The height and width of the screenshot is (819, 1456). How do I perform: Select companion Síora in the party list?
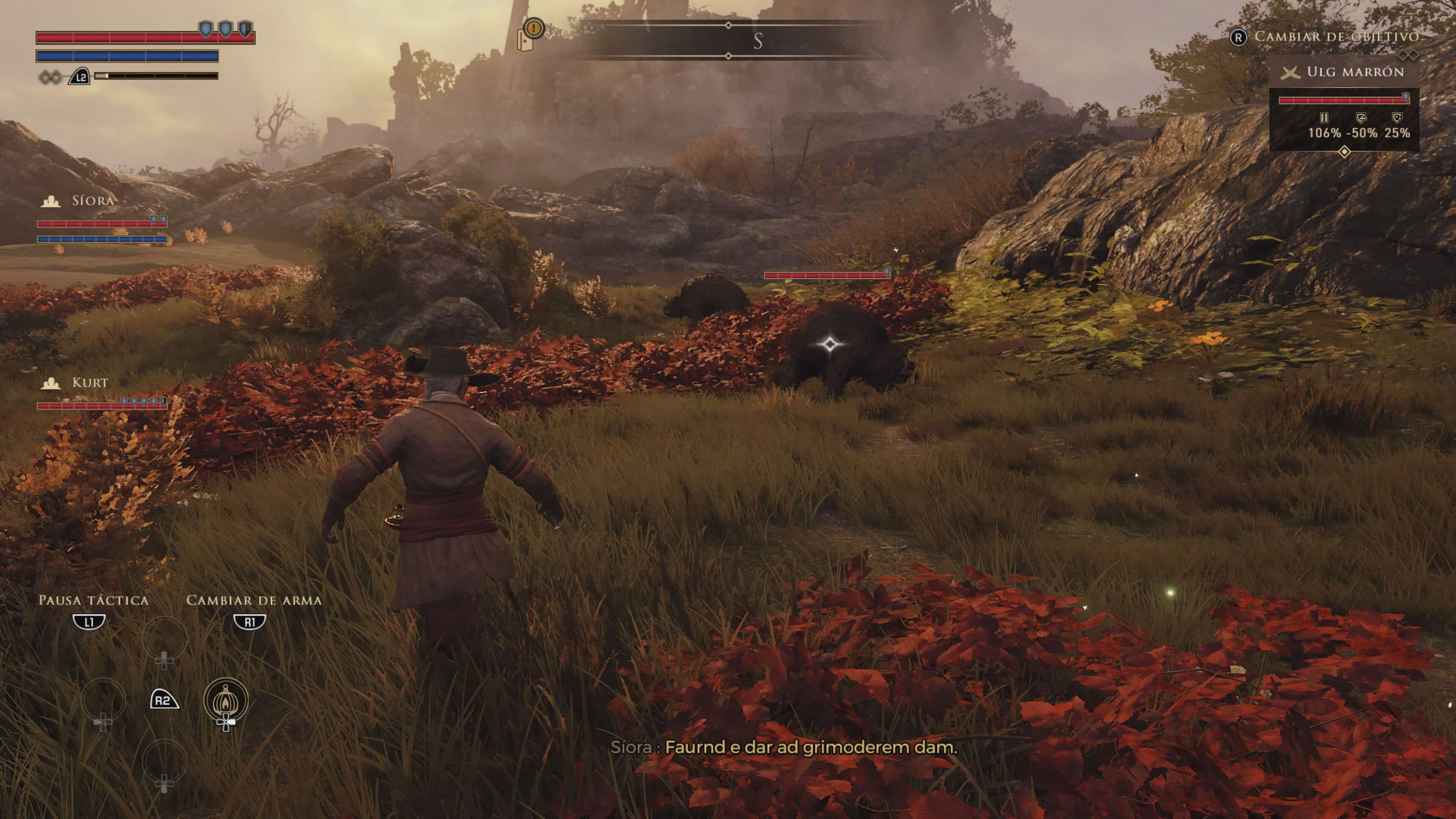pyautogui.click(x=92, y=201)
